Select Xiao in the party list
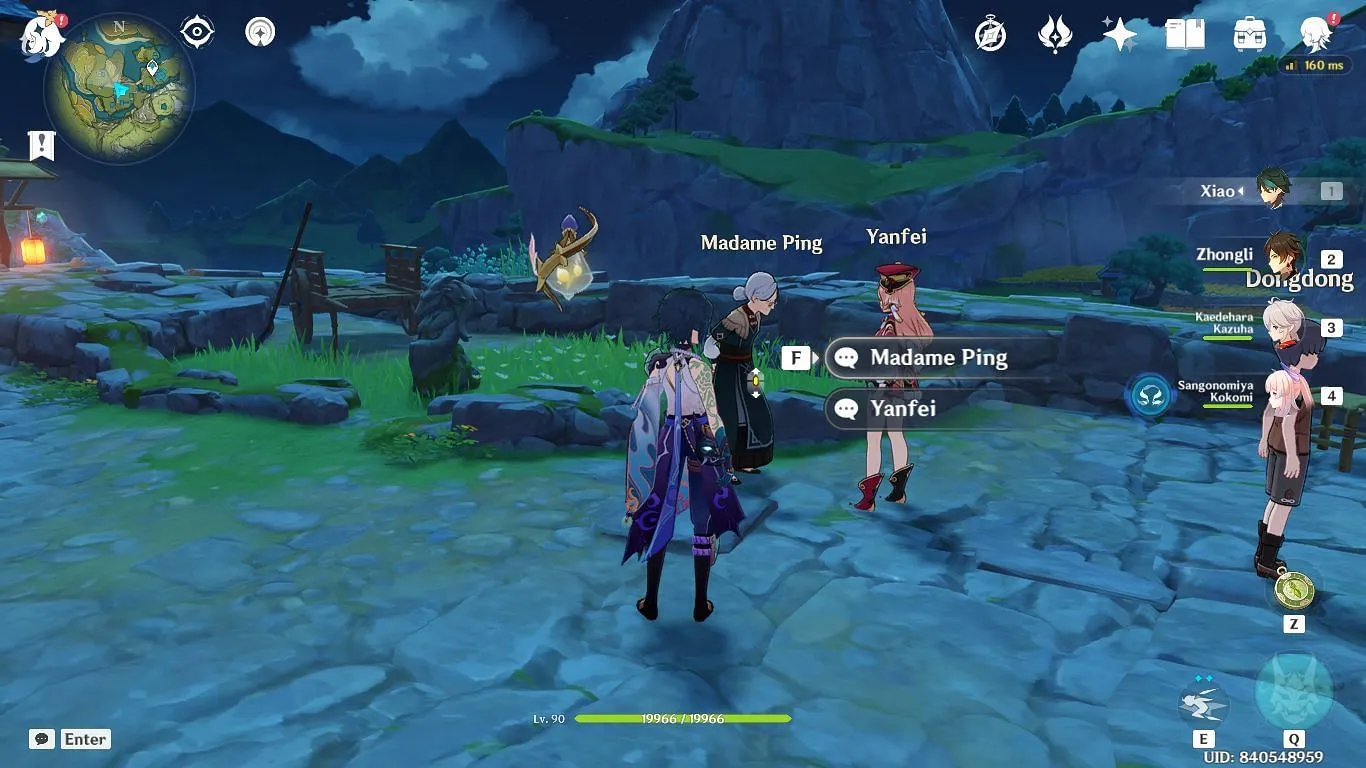 (1273, 190)
